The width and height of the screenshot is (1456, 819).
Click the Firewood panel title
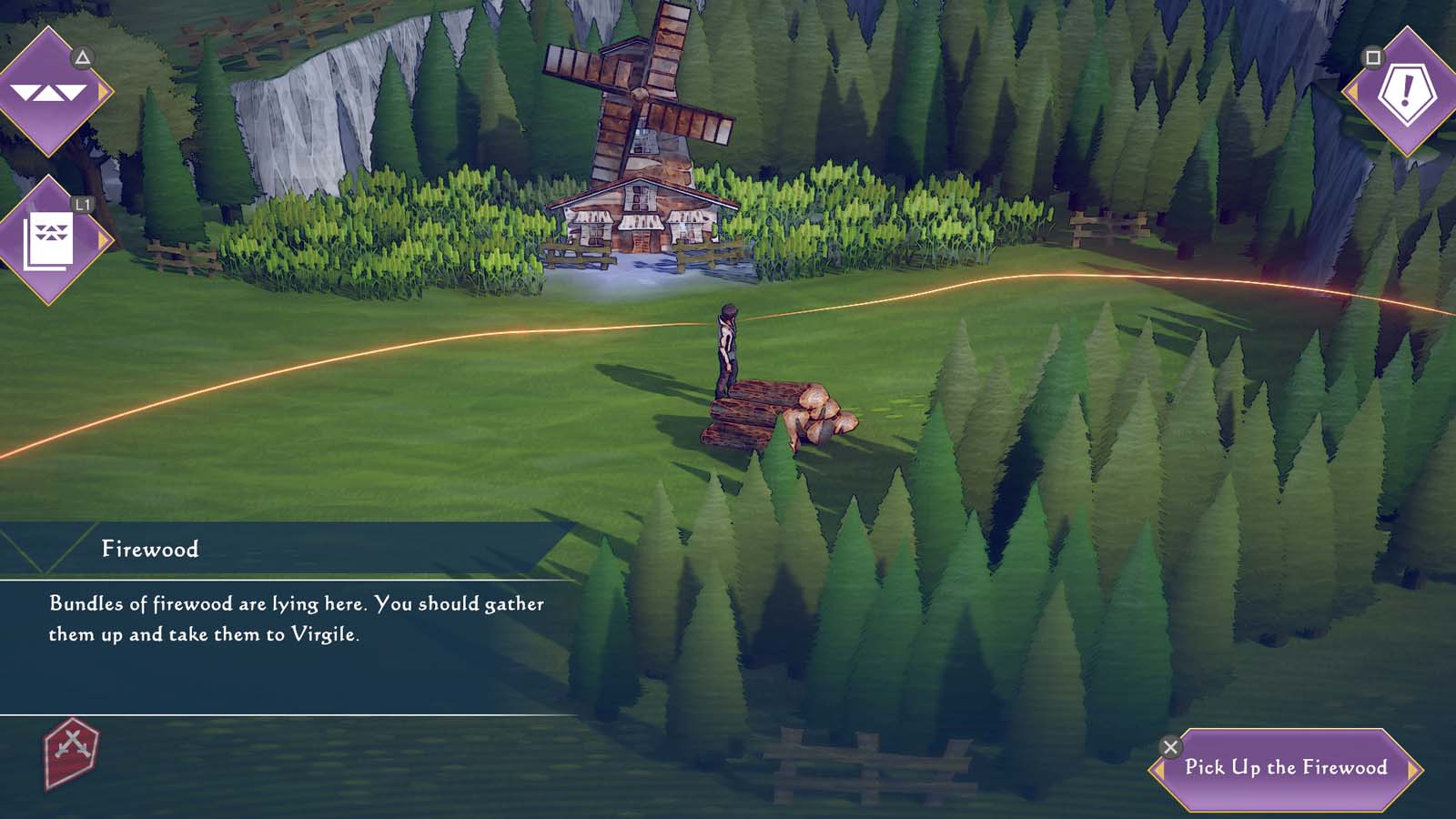(x=151, y=548)
